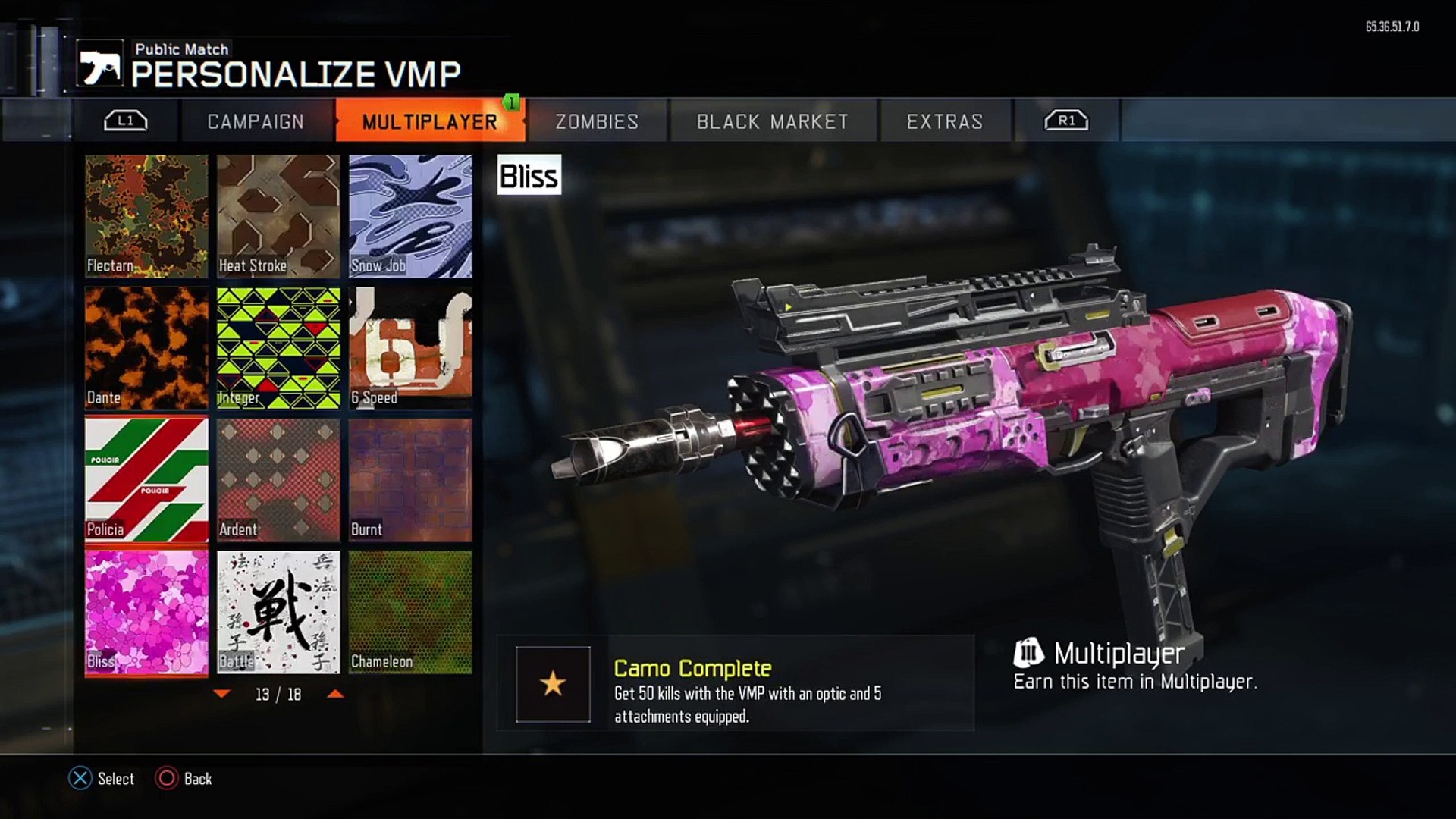Switch to the Campaign tab
The image size is (1456, 819).
coord(256,121)
